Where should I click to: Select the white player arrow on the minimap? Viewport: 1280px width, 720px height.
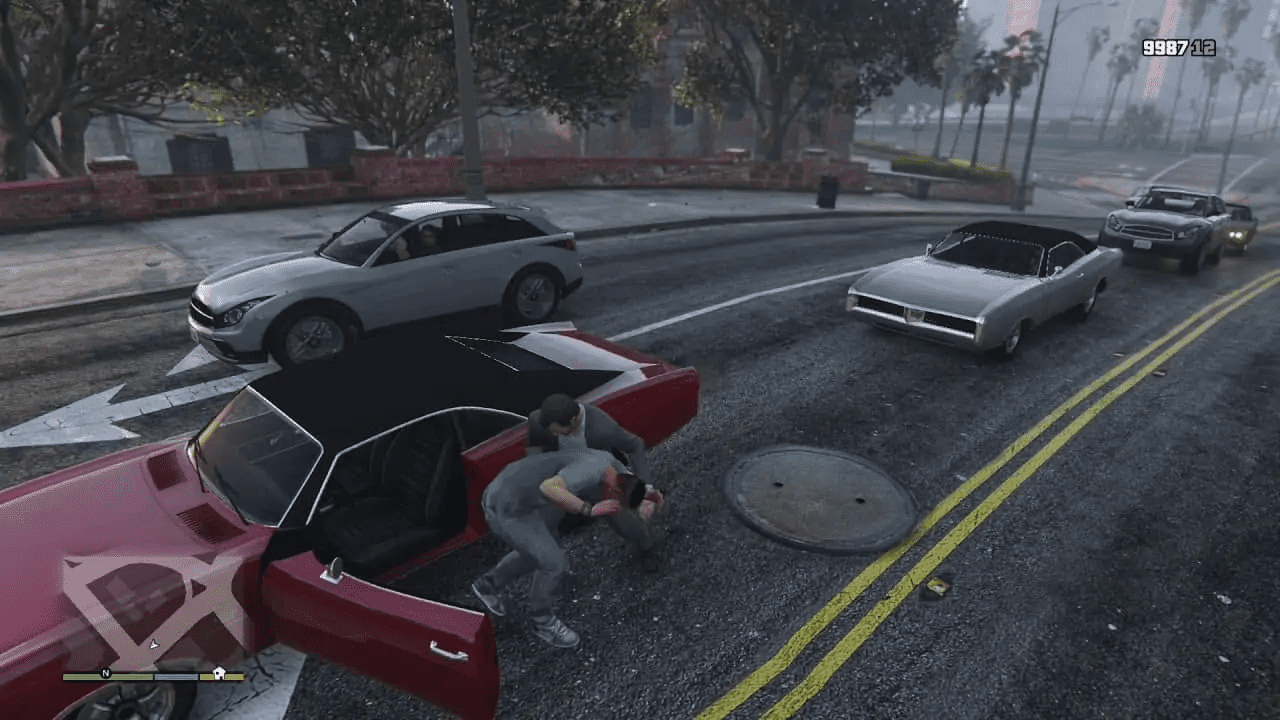153,644
